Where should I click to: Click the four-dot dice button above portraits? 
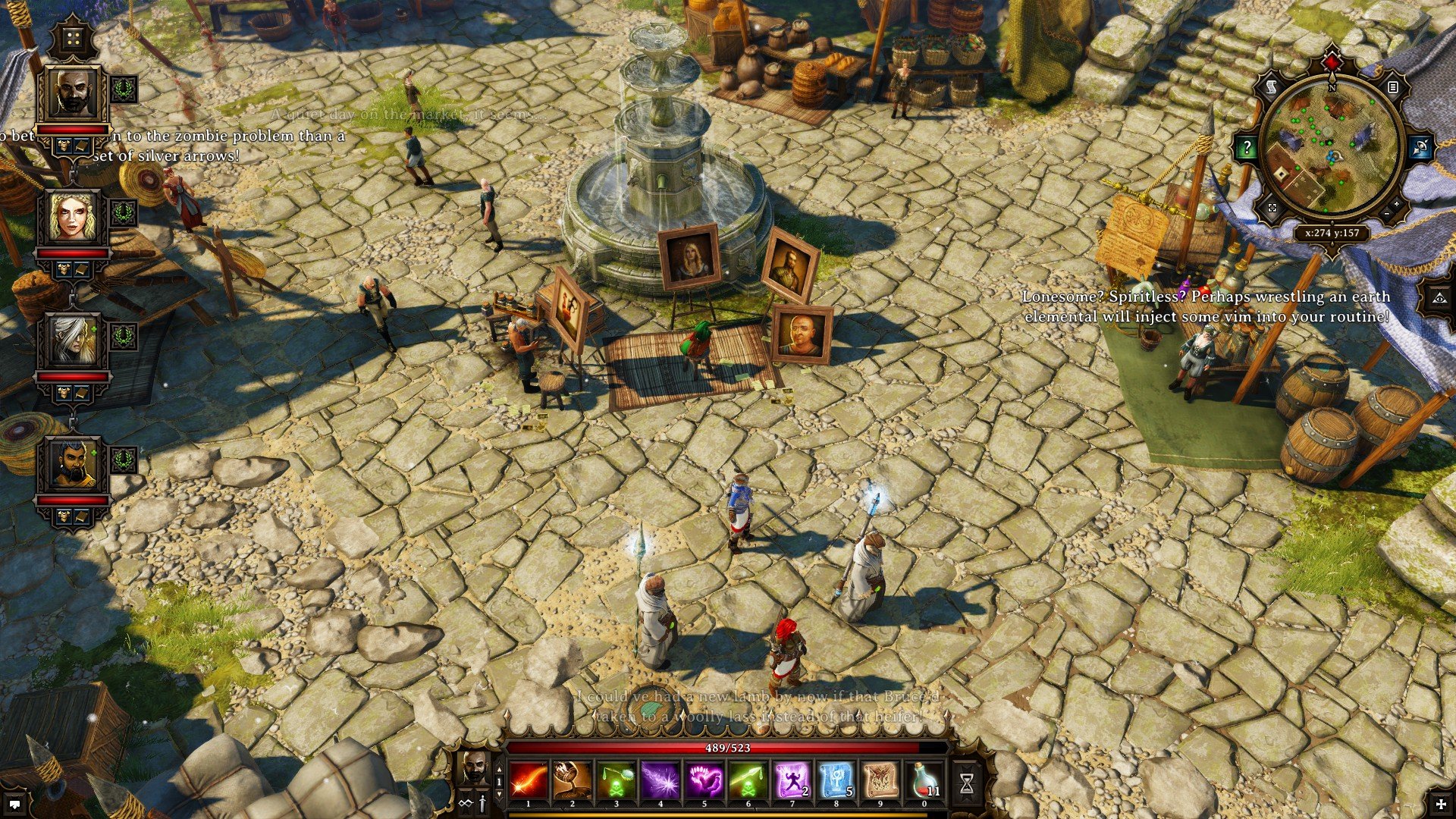click(x=74, y=39)
